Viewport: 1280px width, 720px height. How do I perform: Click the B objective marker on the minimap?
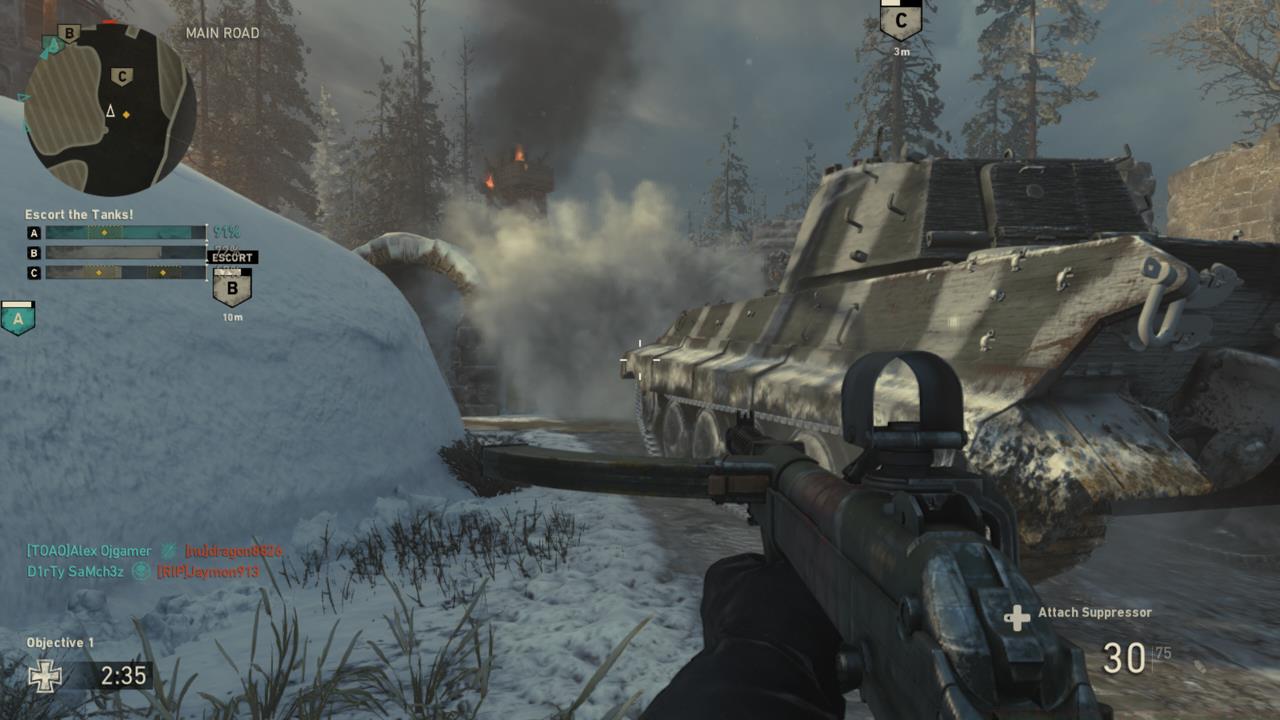click(69, 32)
